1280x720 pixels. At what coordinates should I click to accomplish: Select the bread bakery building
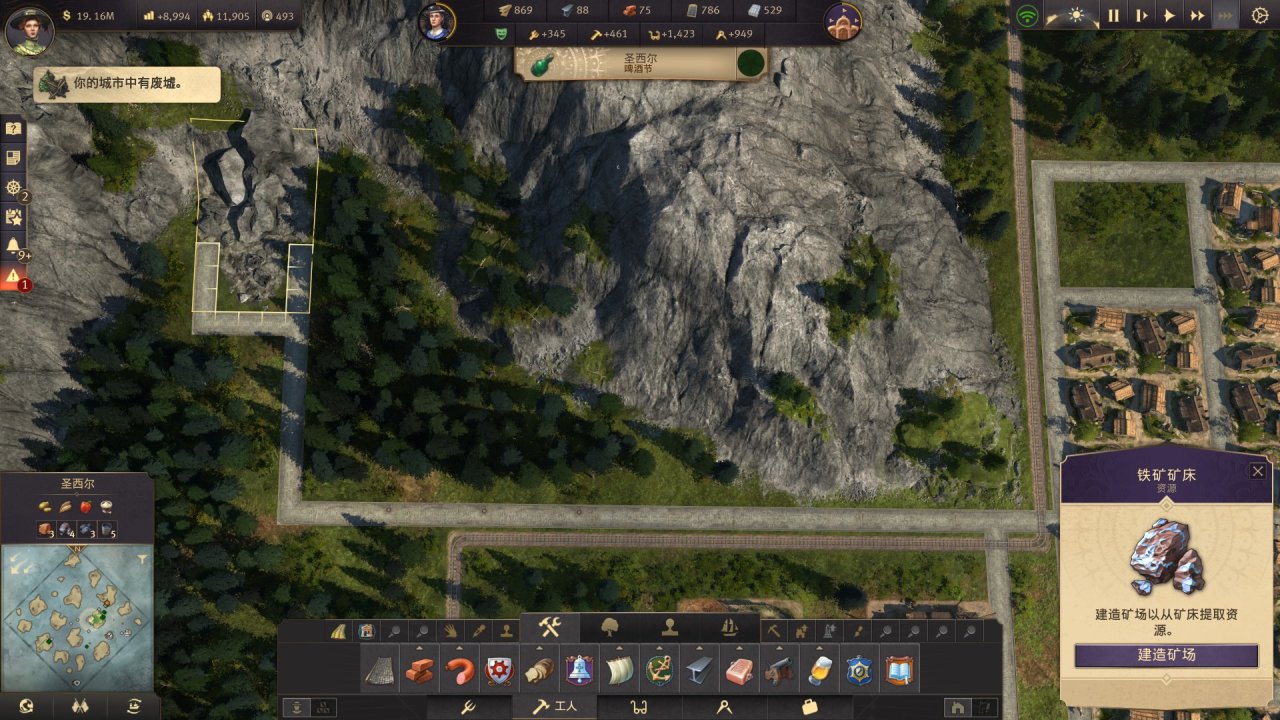pos(538,670)
